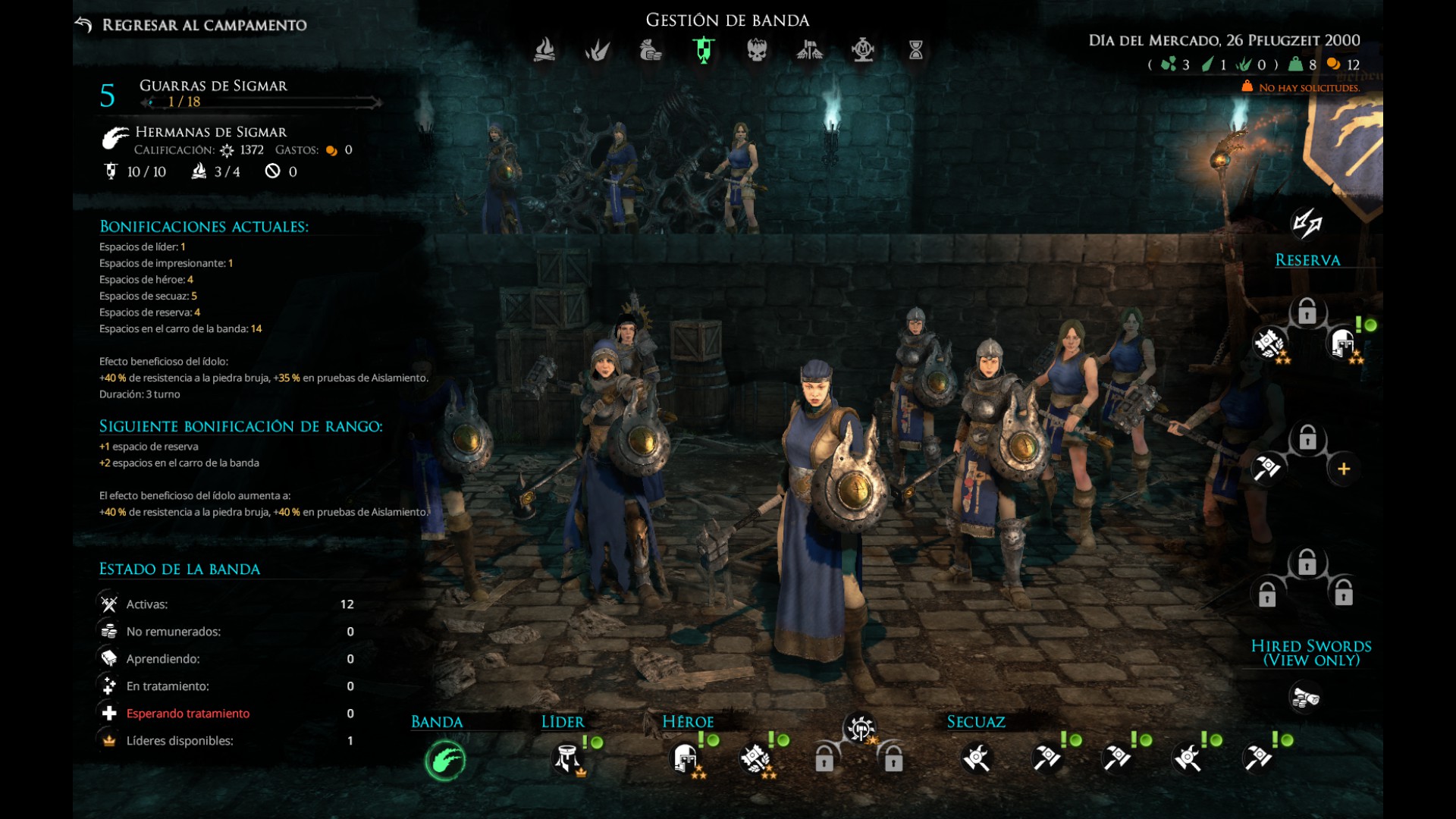Open the wyrdstone shards tab
Image resolution: width=1456 pixels, height=819 pixels.
(x=597, y=50)
